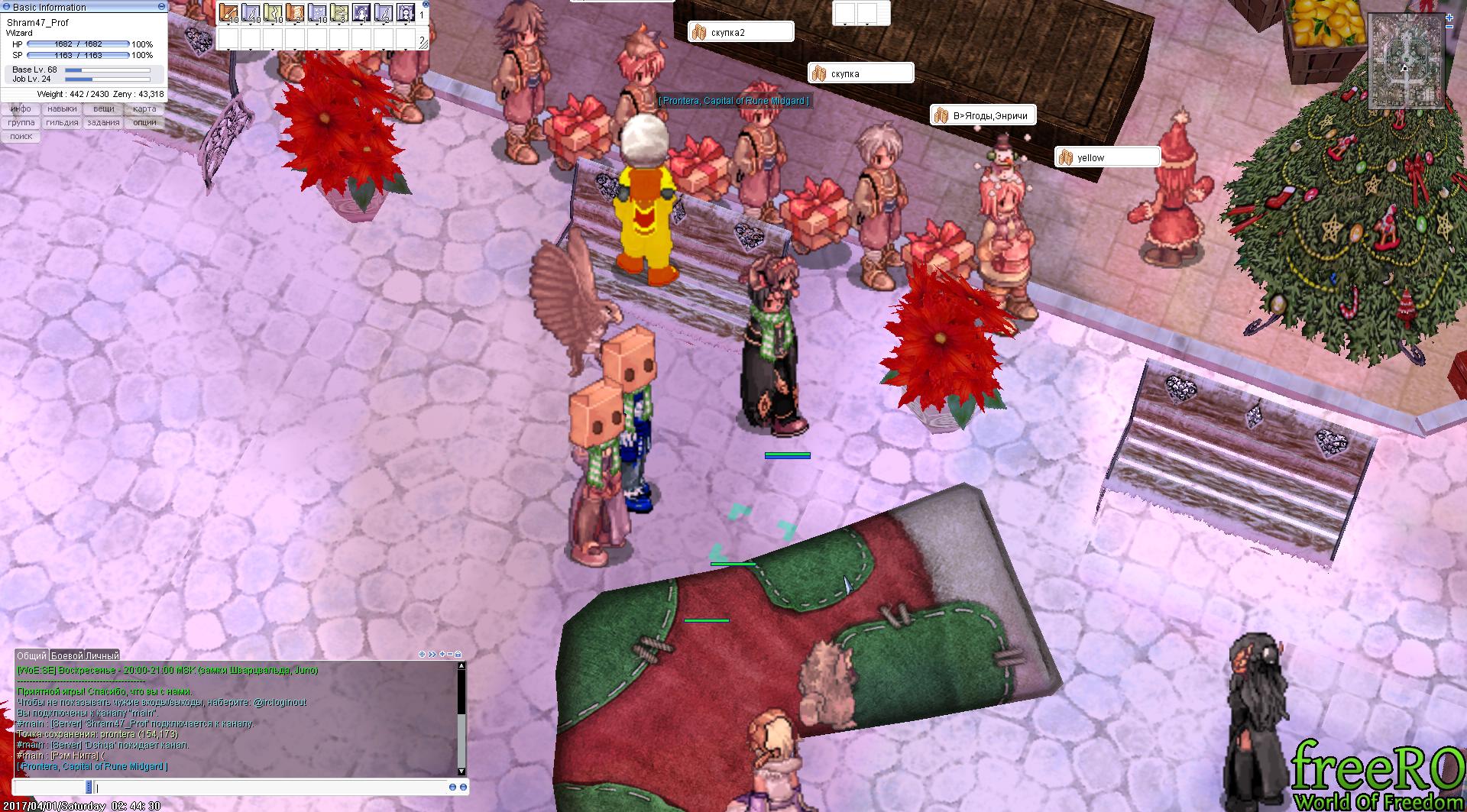
Task: Open inventory via the вещи button
Action: (x=103, y=109)
